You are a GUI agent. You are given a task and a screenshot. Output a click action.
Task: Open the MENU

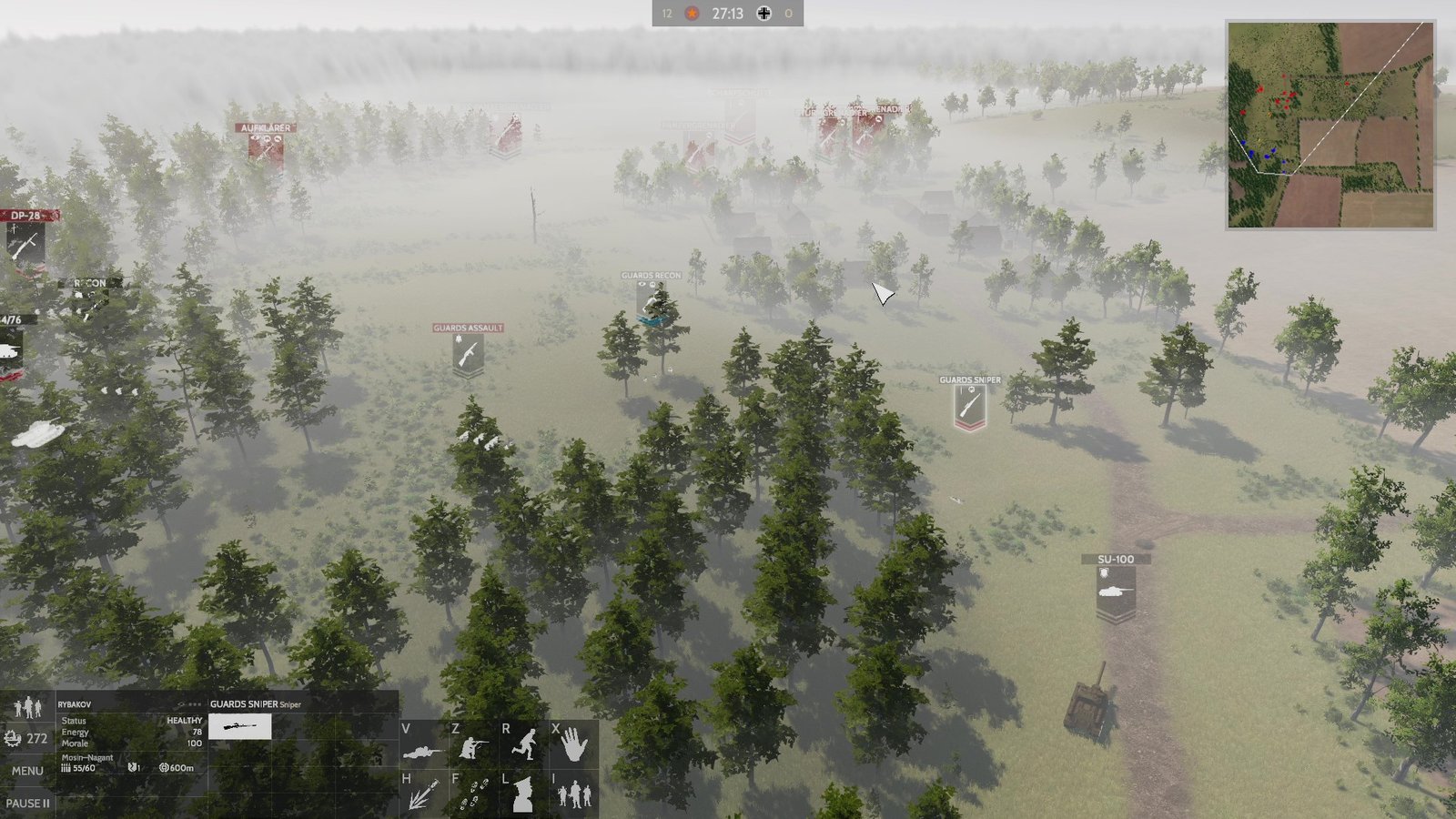(27, 769)
